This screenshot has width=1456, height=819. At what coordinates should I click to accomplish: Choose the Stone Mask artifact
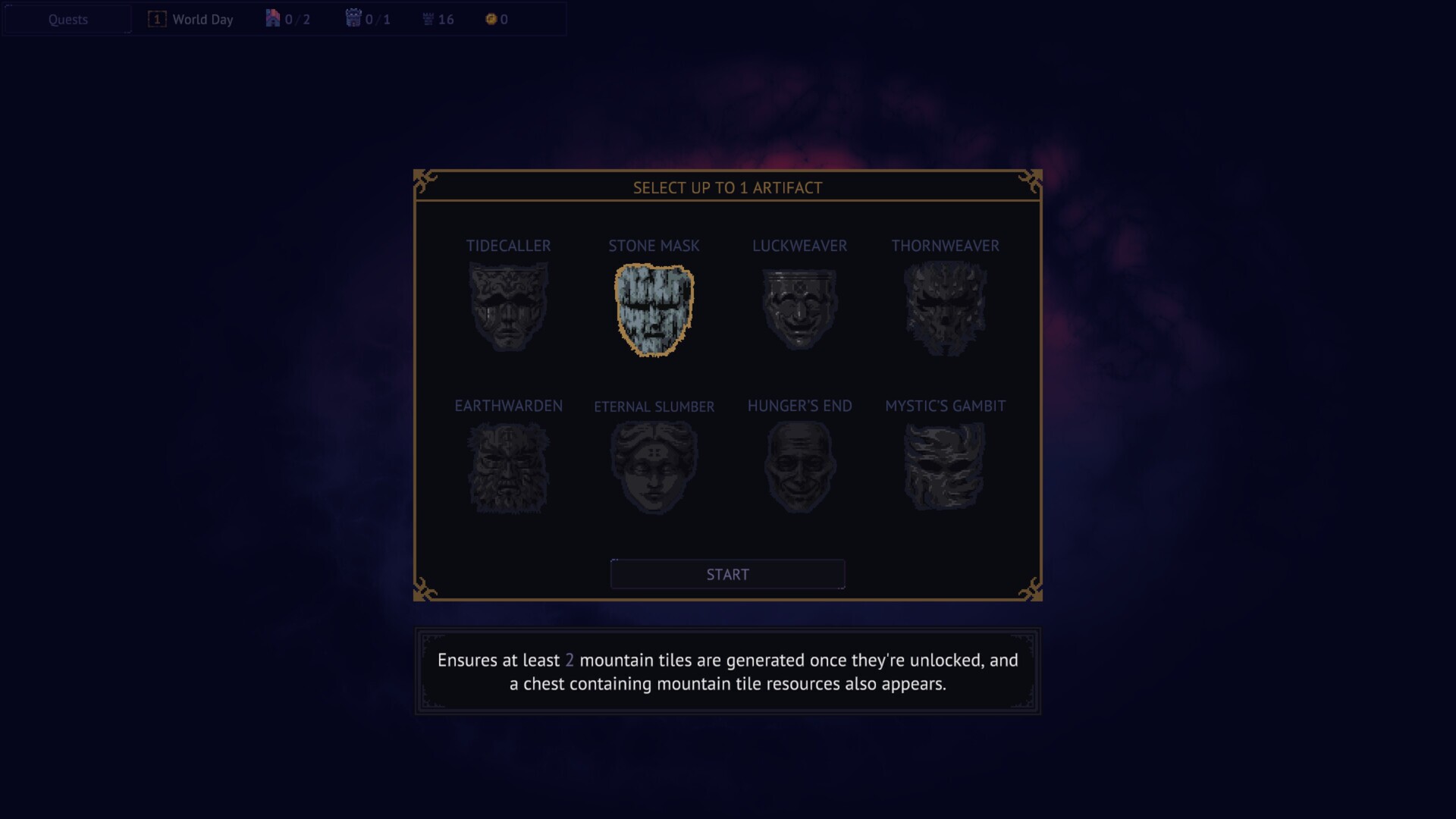click(654, 309)
